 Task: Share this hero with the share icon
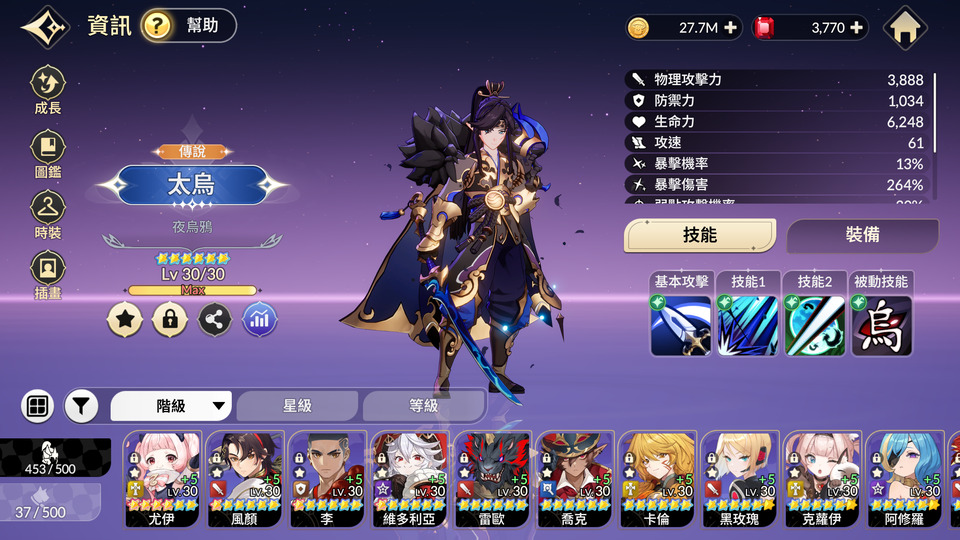(215, 319)
